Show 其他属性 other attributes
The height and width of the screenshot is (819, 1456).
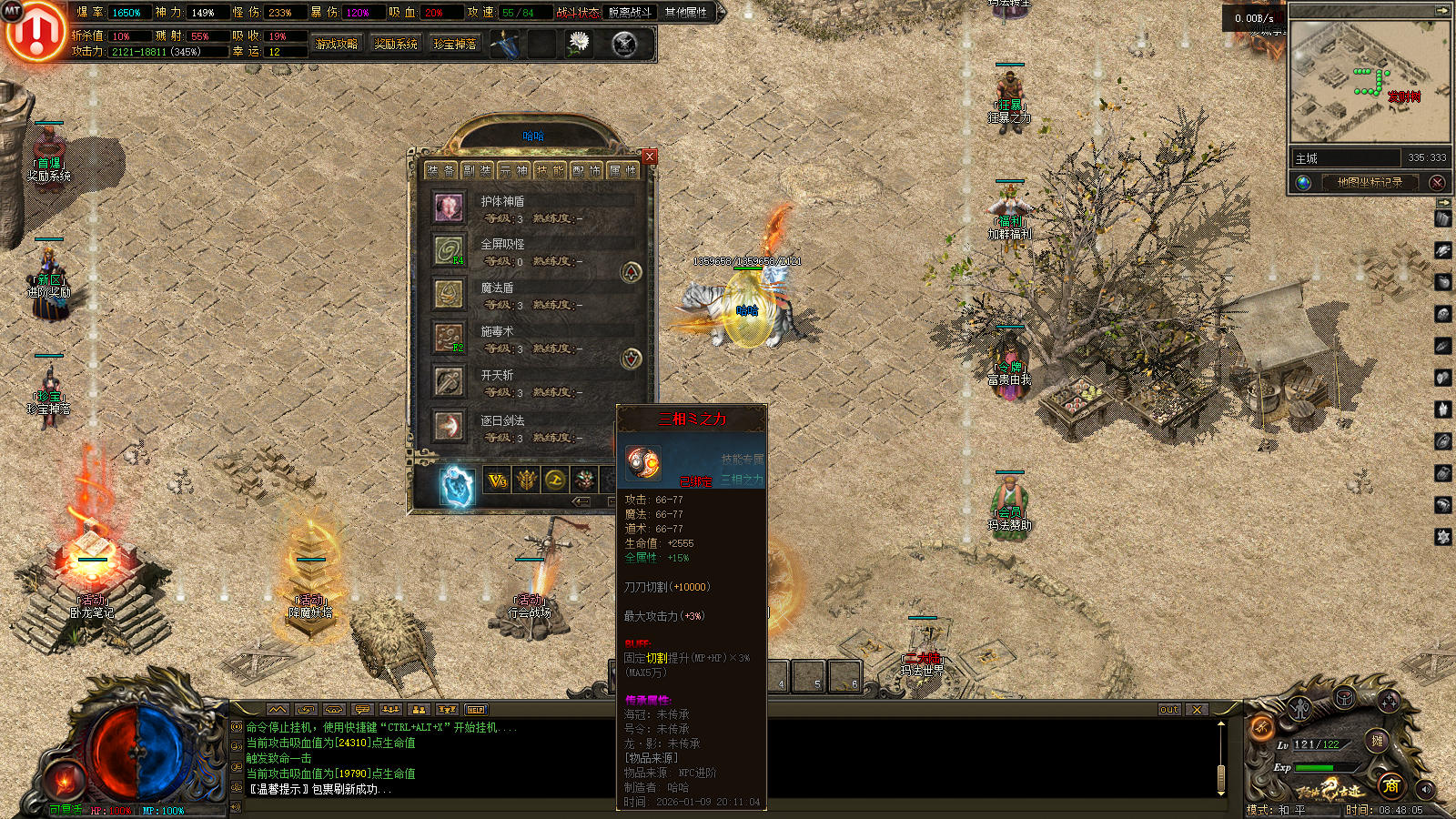pyautogui.click(x=686, y=13)
